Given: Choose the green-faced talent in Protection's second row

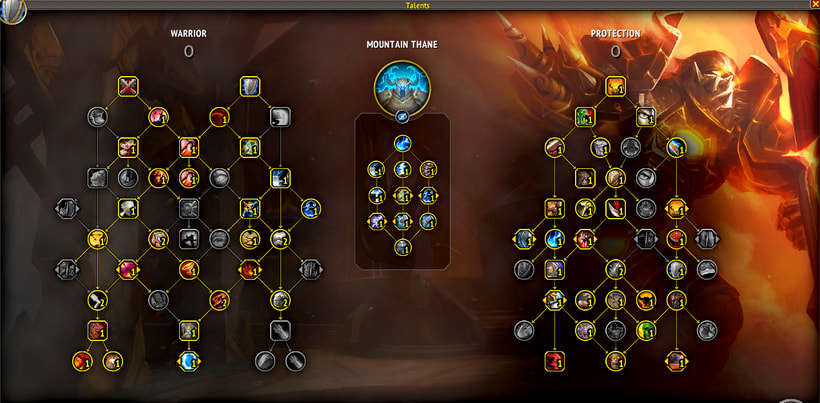Looking at the screenshot, I should (x=585, y=117).
